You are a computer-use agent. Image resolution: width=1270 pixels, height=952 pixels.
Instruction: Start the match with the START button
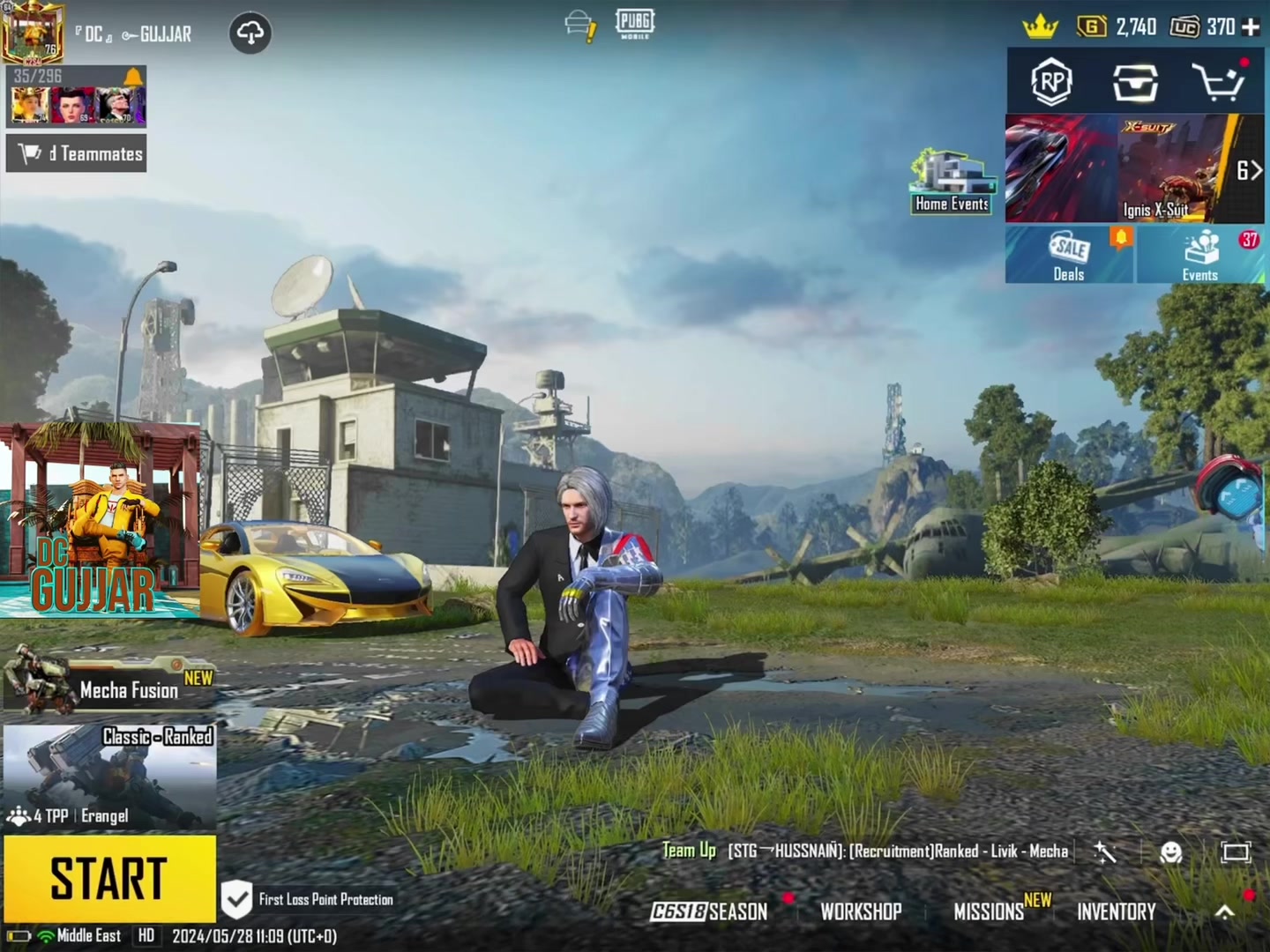109,879
